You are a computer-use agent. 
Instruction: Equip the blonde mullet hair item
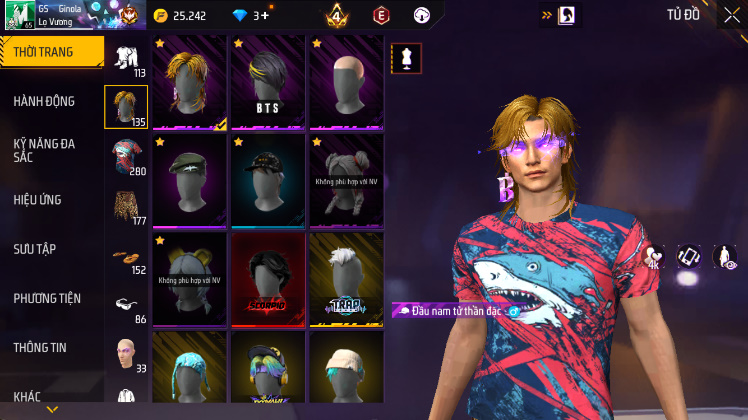click(x=190, y=83)
